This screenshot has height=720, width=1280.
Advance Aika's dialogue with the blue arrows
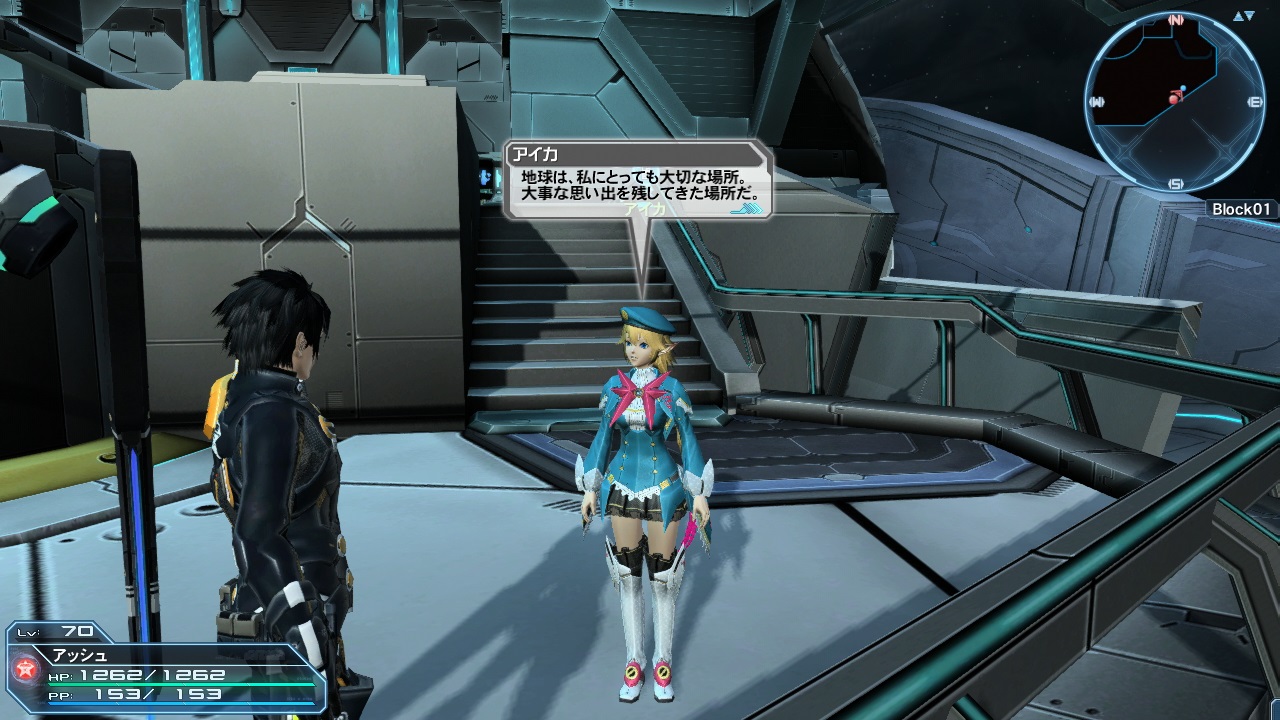tap(748, 209)
